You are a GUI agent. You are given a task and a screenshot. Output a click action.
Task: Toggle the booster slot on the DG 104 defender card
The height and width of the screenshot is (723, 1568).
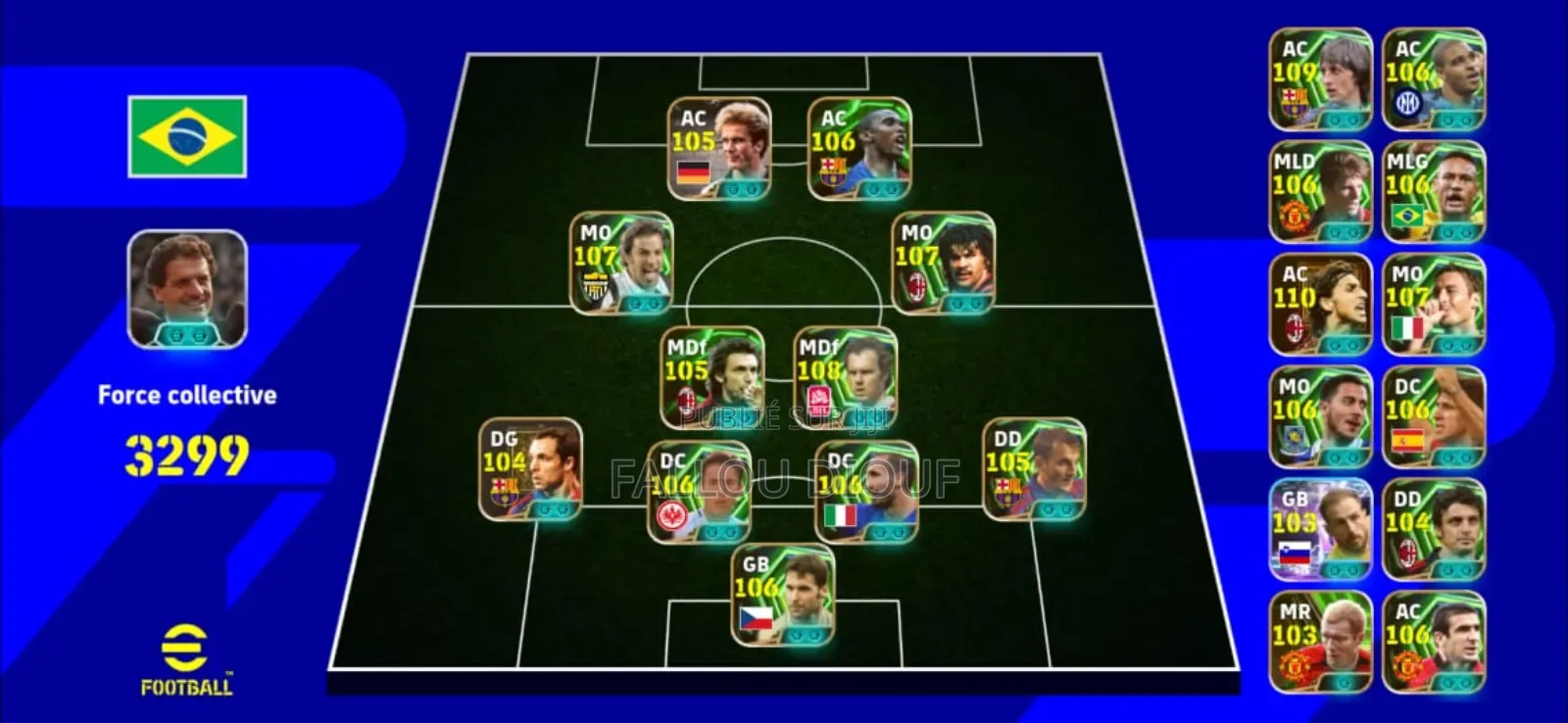[545, 508]
